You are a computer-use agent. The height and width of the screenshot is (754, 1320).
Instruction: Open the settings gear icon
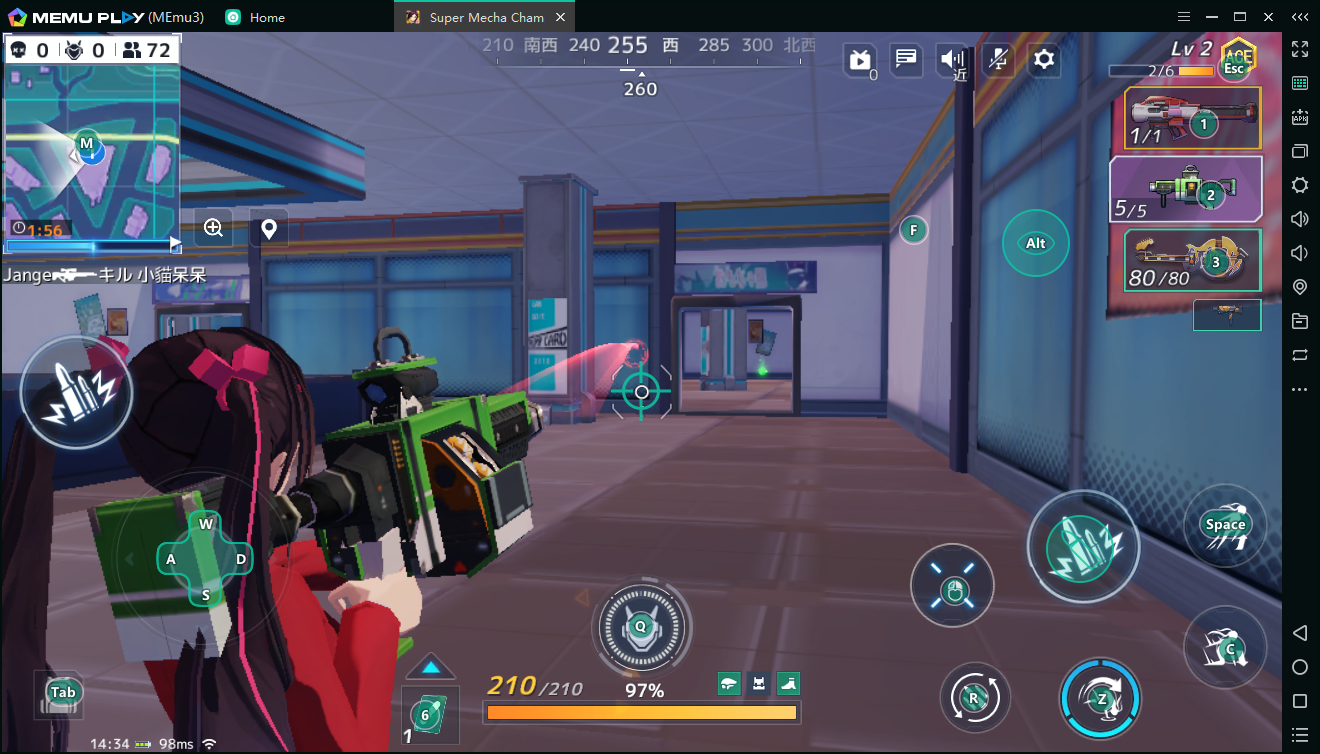(1044, 60)
